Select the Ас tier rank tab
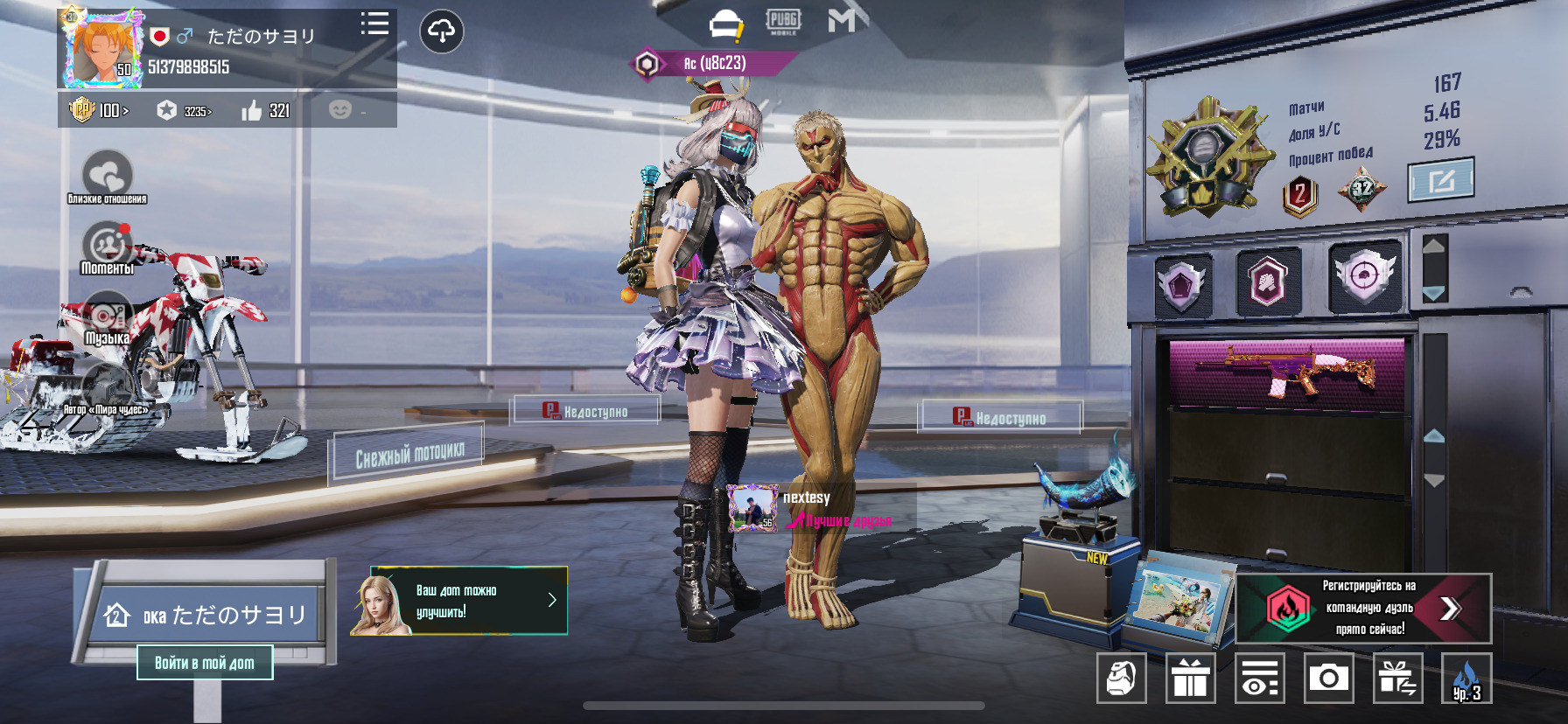This screenshot has height=724, width=1568. click(713, 64)
